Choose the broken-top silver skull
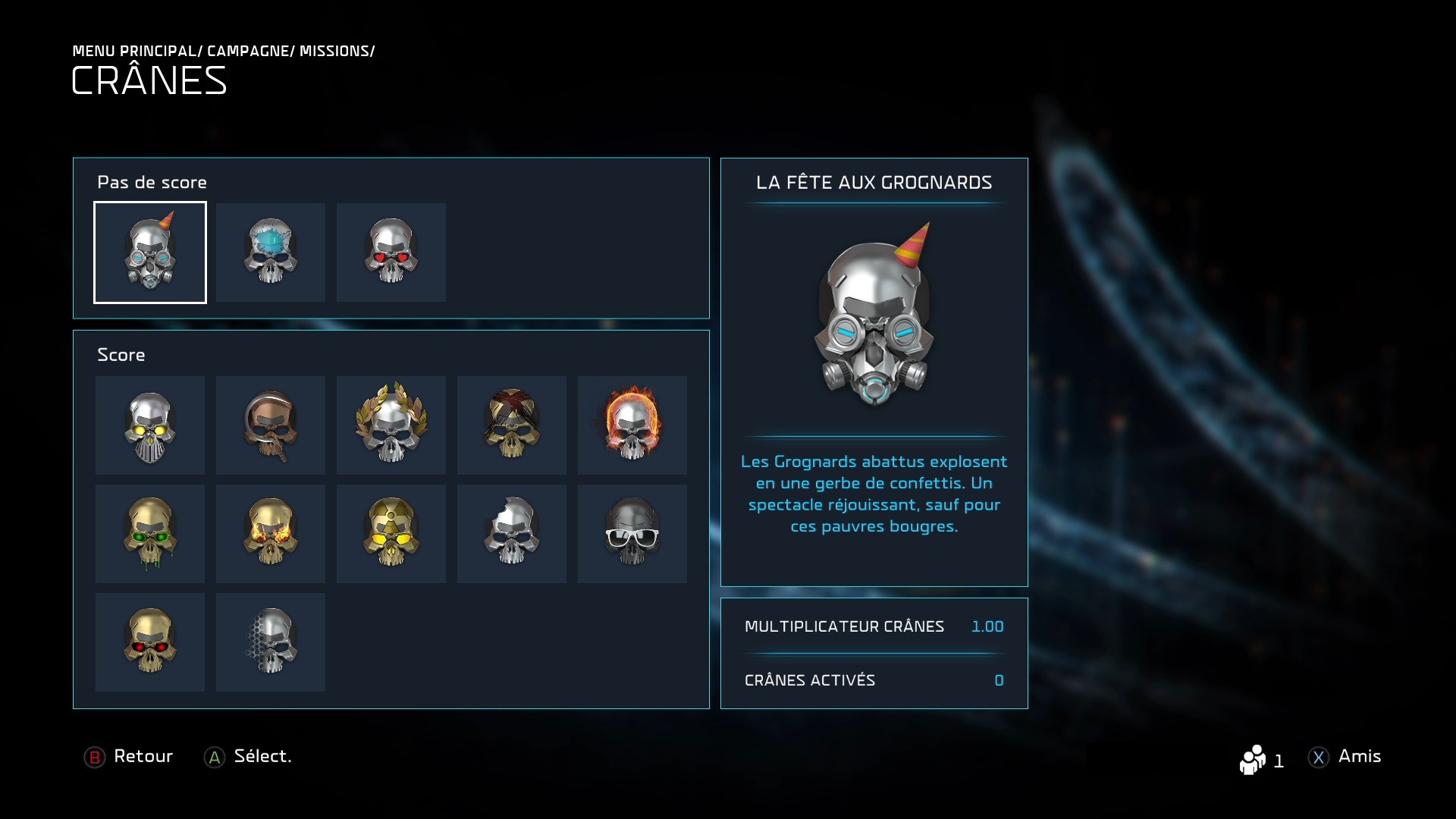 (x=512, y=534)
